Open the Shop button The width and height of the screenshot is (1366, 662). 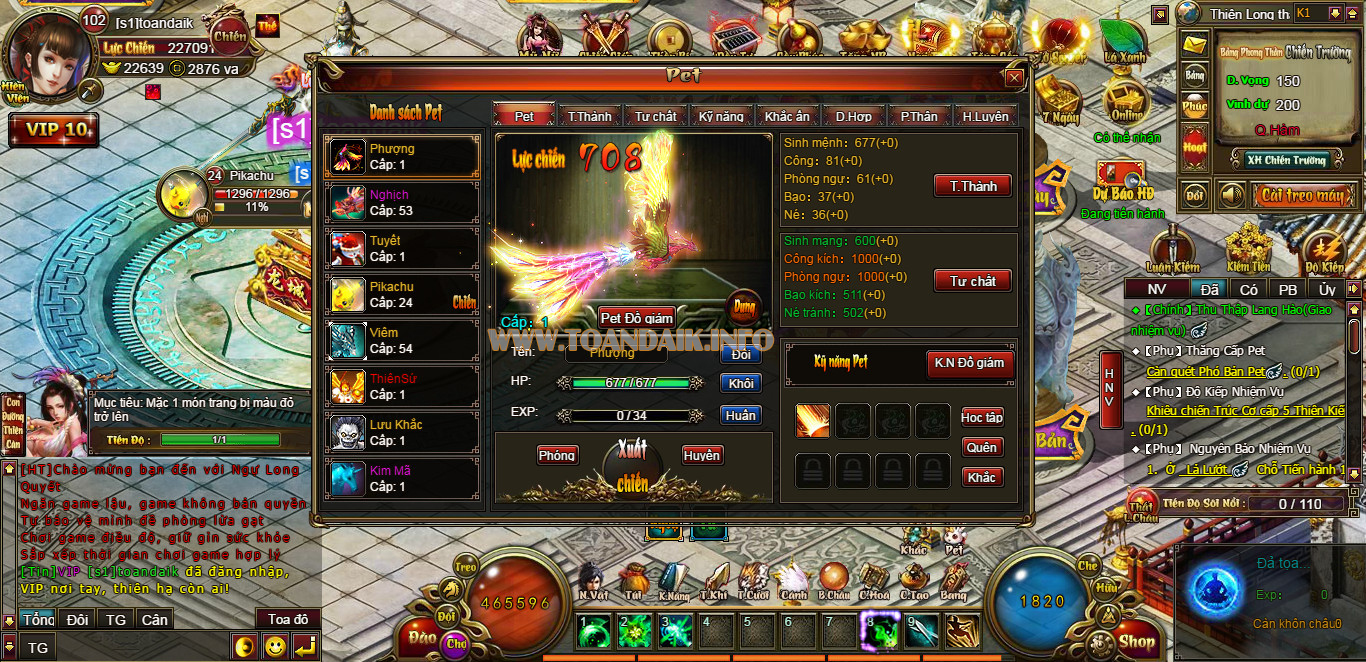coord(1137,641)
